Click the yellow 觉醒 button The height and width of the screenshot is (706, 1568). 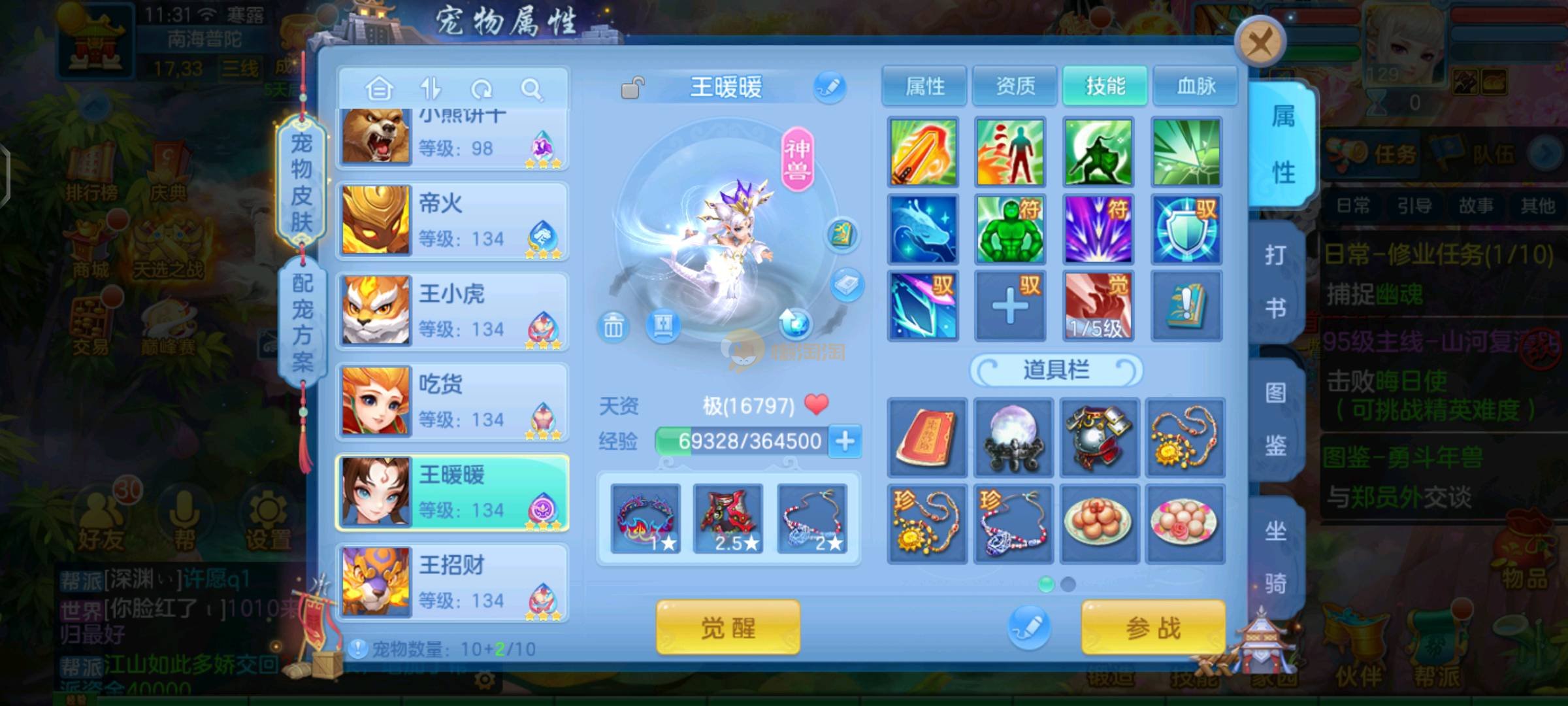point(728,628)
